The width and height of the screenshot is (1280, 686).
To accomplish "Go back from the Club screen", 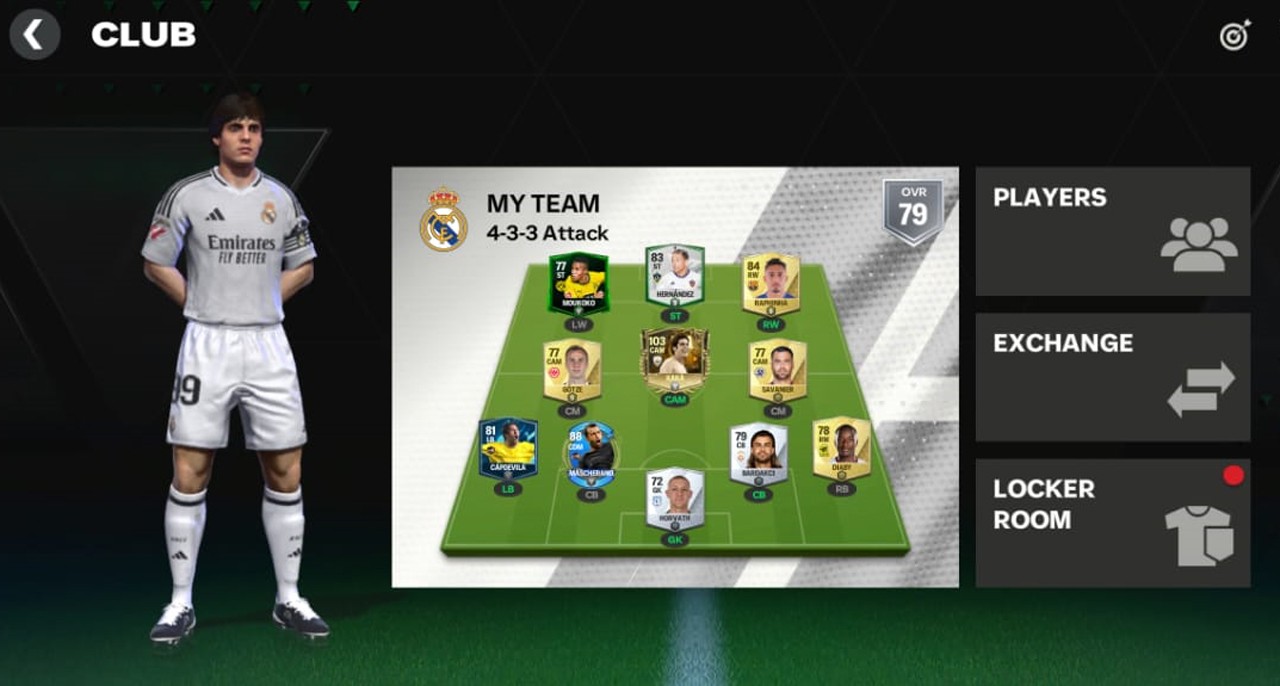I will (x=34, y=35).
